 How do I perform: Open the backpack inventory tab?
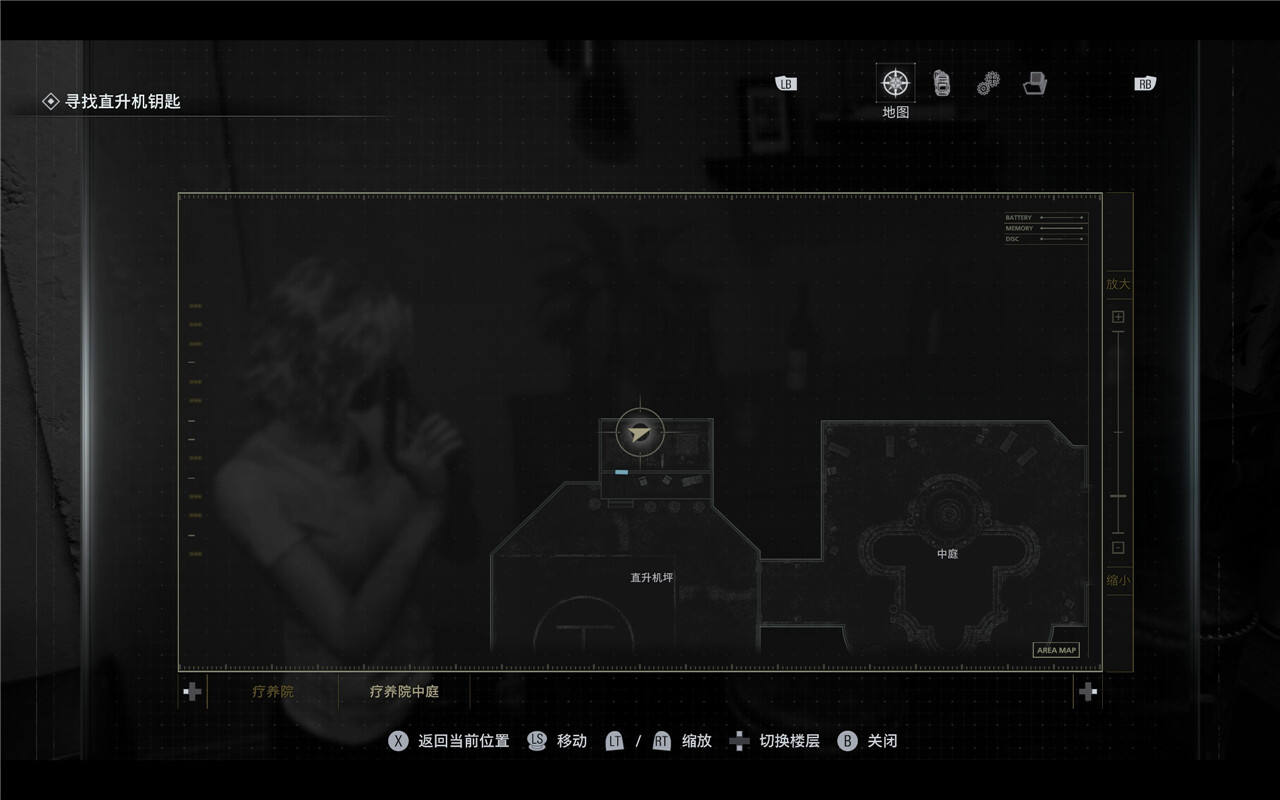[x=941, y=83]
